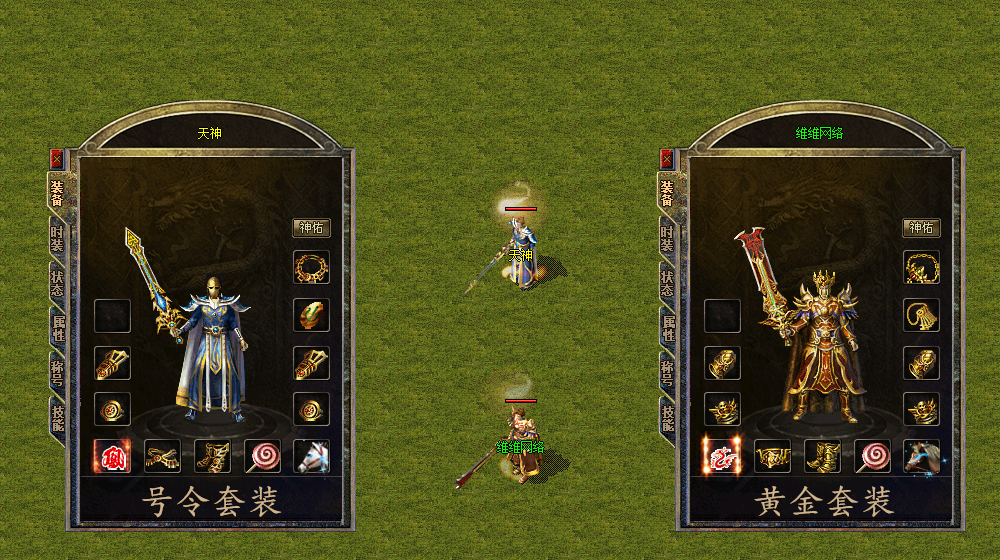Select the 称号 tab in 维维网络's panel
Viewport: 1000px width, 560px height.
tap(667, 370)
